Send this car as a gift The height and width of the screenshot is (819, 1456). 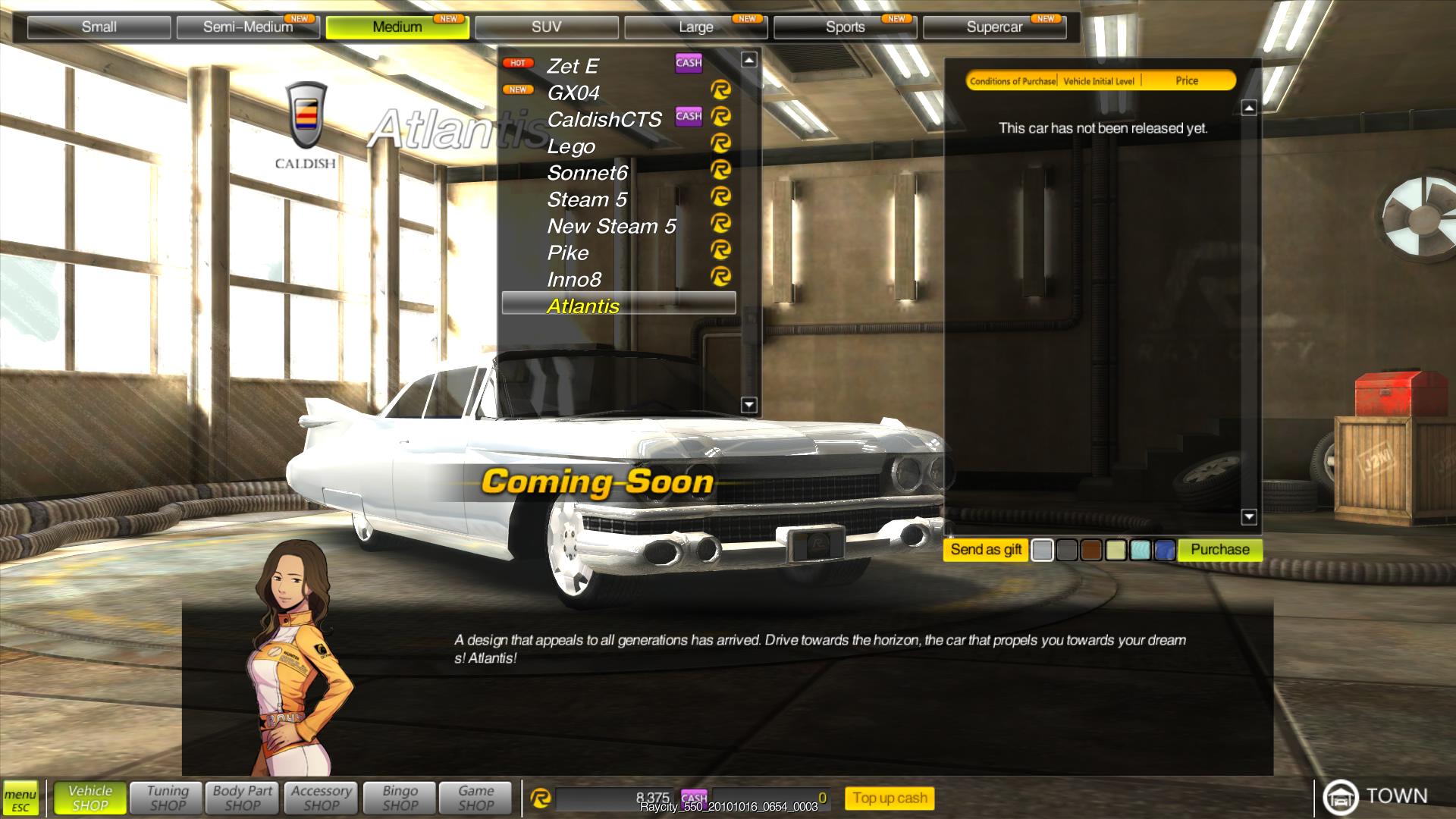point(986,550)
